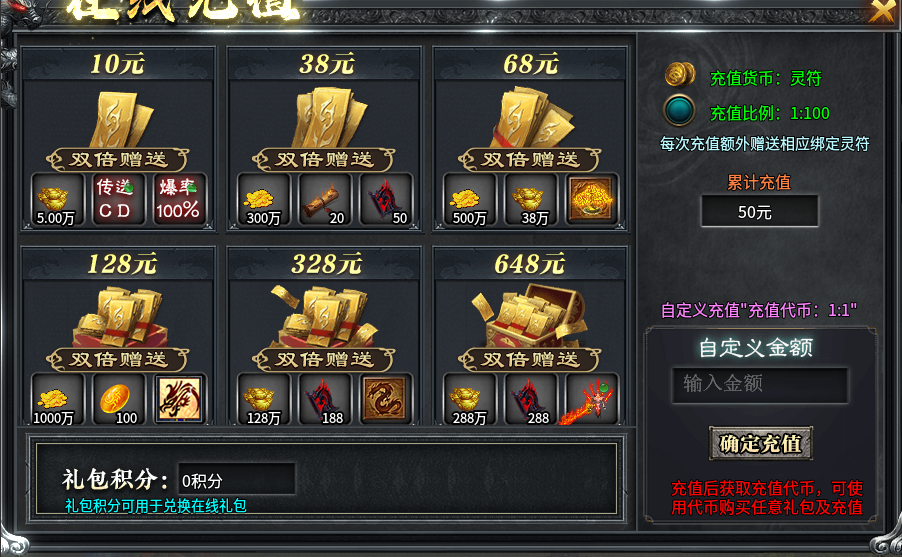This screenshot has width=902, height=557.
Task: Choose the 328元 recharge package
Action: (325, 320)
